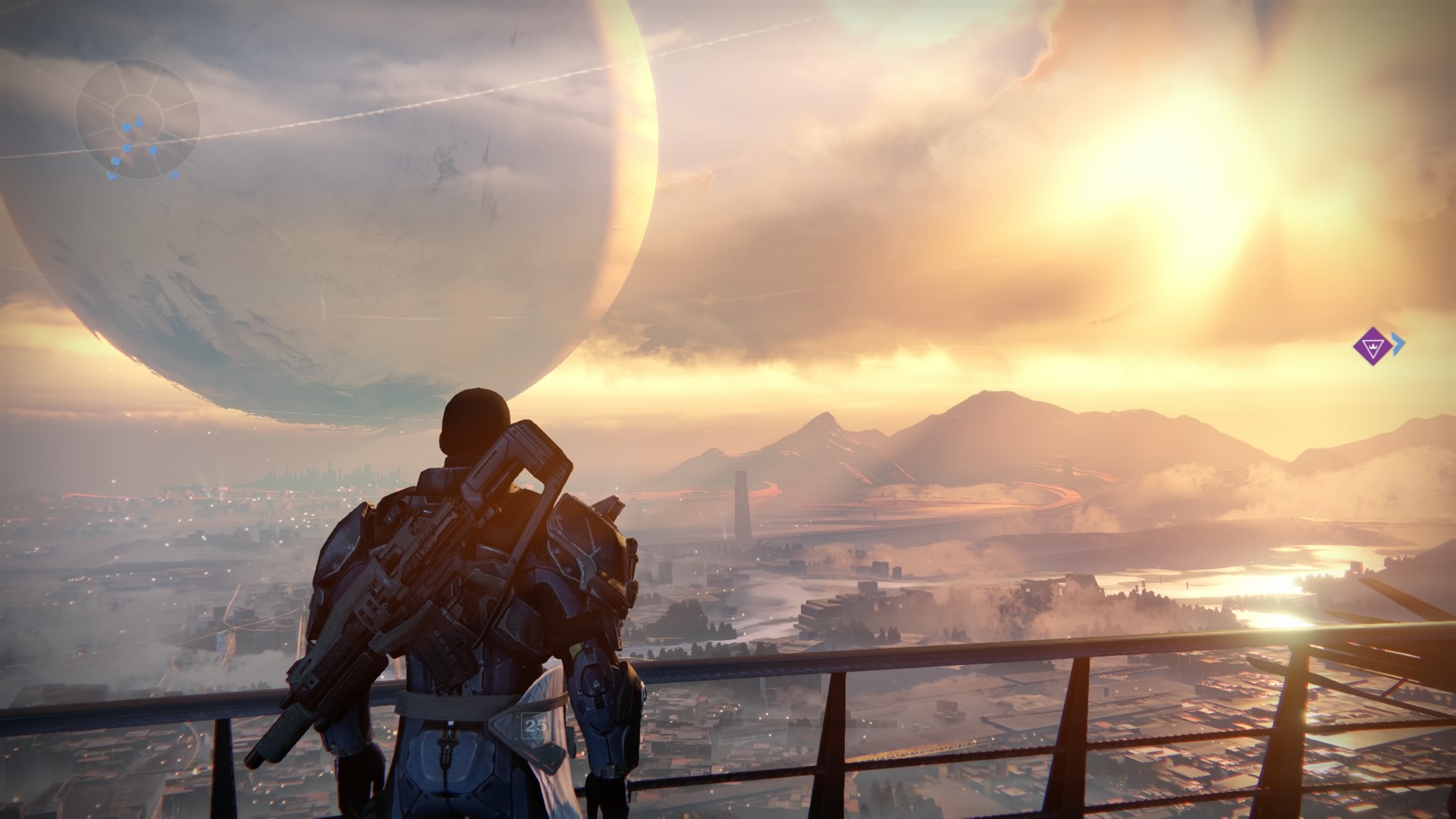Click the upper blue dot inside the radar
This screenshot has width=1456, height=819.
(x=126, y=127)
